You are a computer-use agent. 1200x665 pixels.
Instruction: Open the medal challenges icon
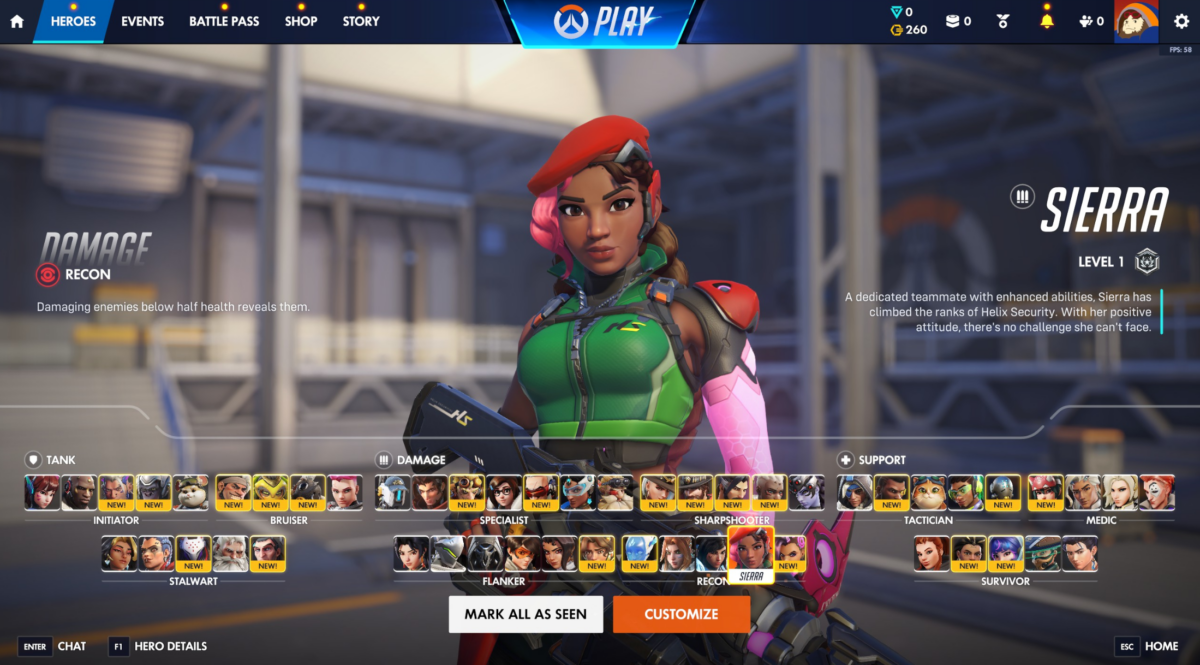coord(1003,21)
